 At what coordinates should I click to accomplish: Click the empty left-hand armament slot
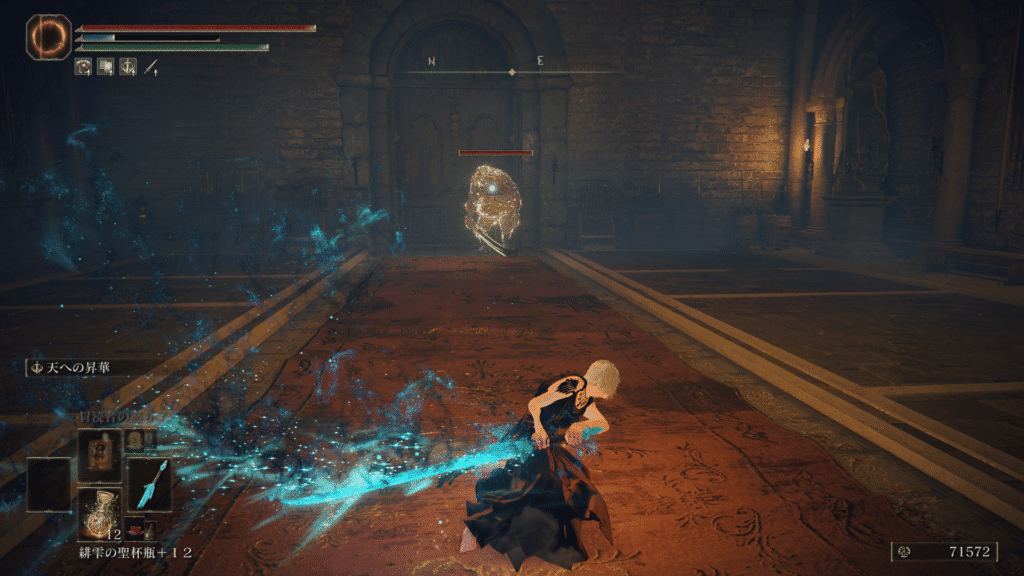click(x=49, y=486)
